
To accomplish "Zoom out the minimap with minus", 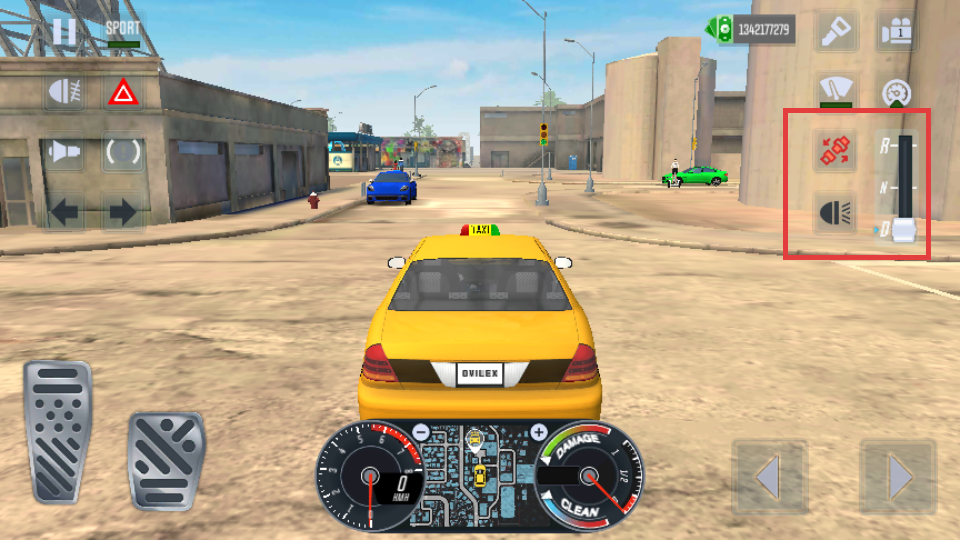I will (x=421, y=433).
